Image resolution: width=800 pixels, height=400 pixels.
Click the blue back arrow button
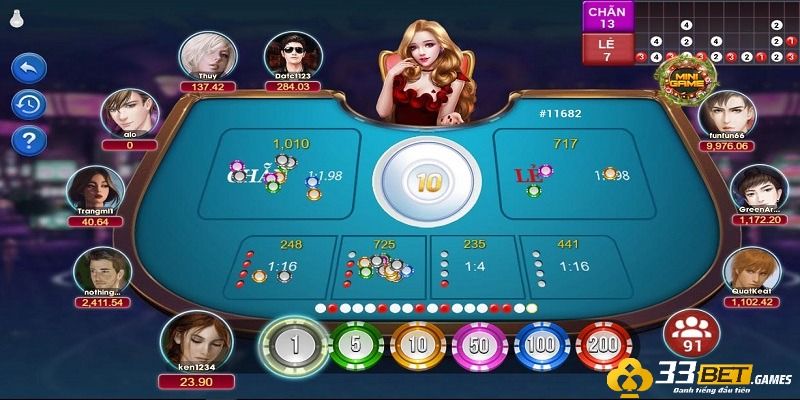click(28, 68)
